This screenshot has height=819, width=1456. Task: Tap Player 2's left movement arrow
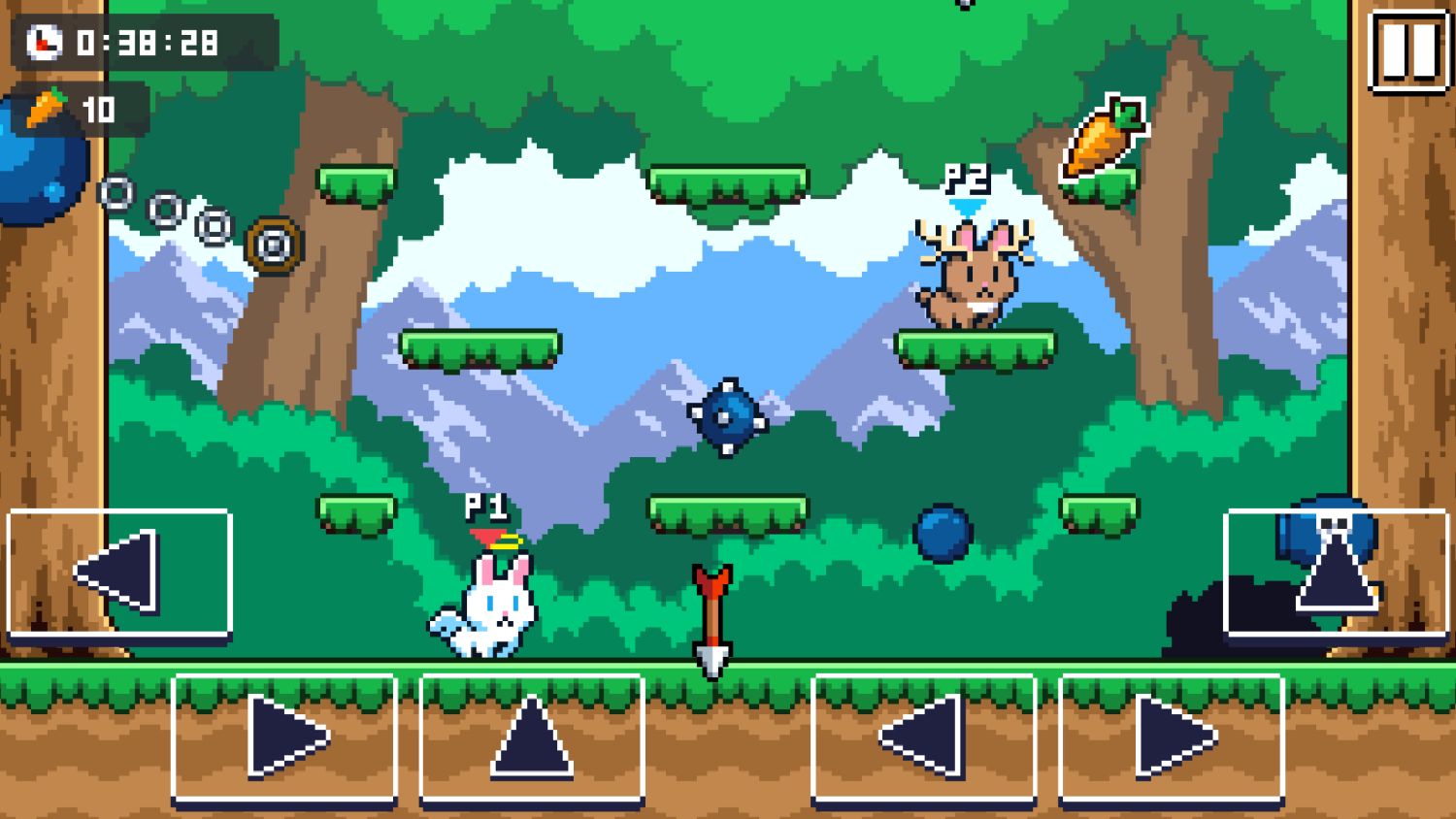point(923,736)
